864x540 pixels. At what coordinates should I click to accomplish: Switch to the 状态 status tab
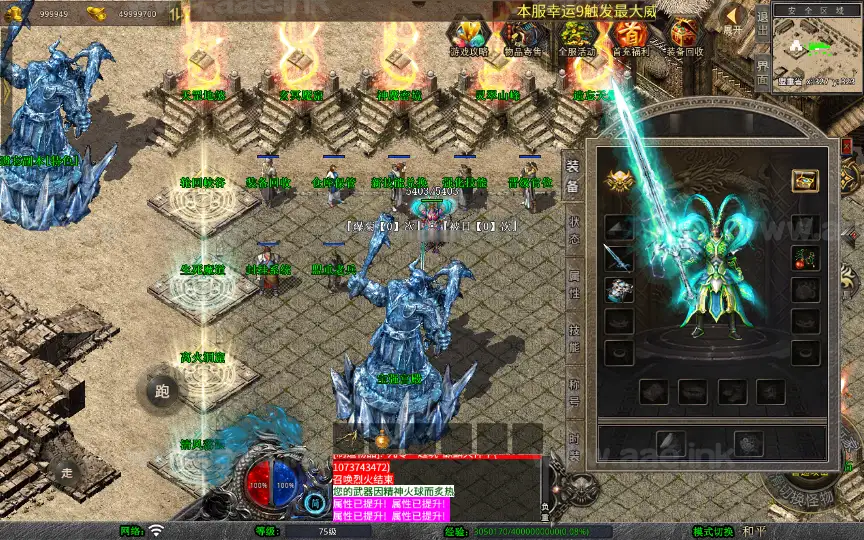[x=573, y=230]
